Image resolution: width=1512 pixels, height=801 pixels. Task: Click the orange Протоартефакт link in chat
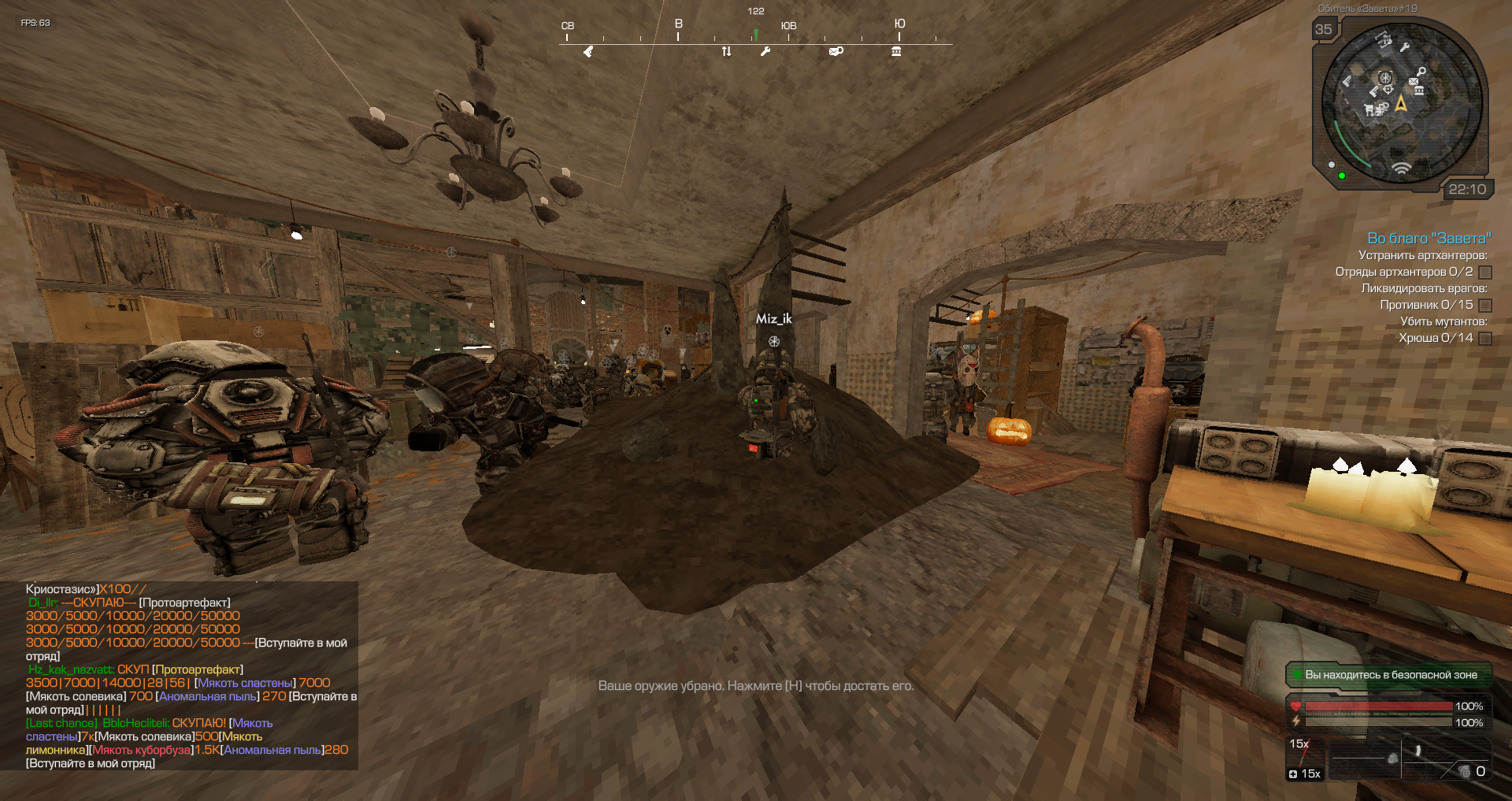click(198, 669)
